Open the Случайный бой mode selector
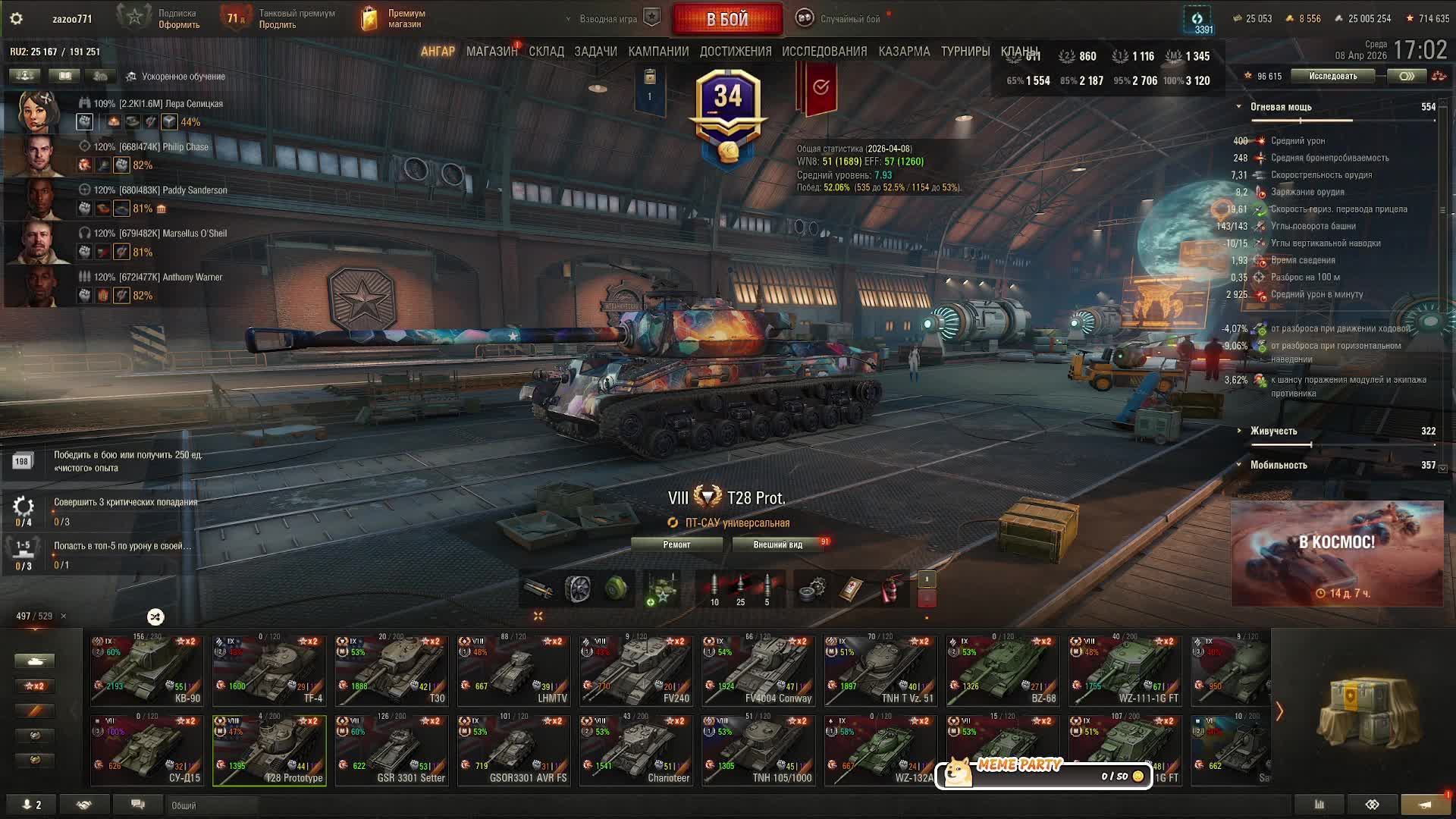Image resolution: width=1456 pixels, height=819 pixels. coord(849,19)
